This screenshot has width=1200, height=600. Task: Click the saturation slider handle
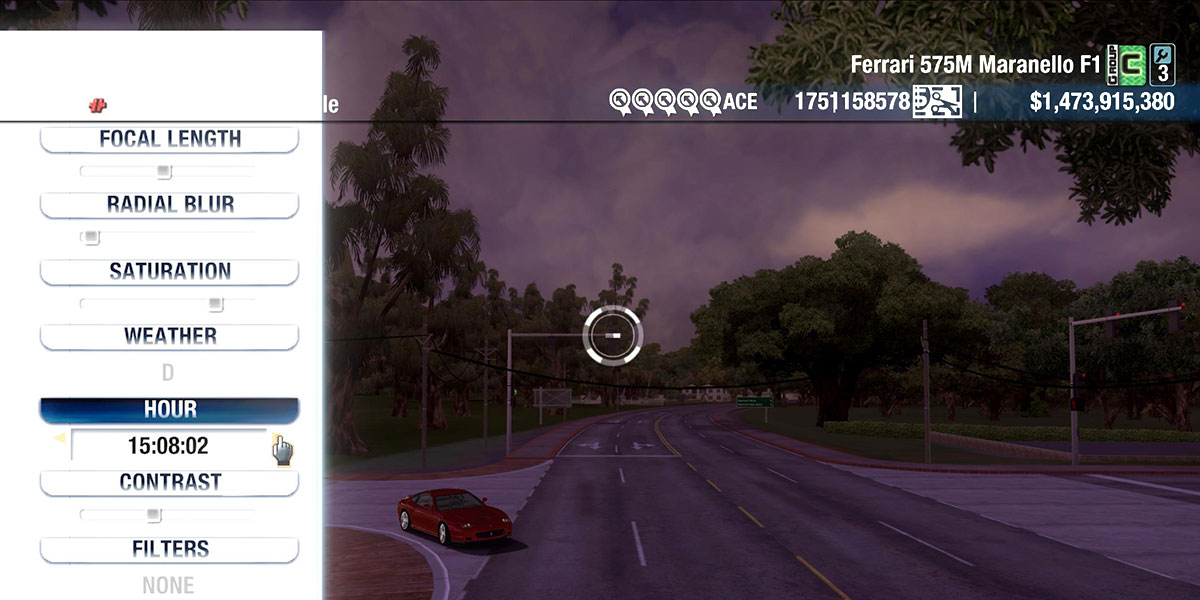(x=215, y=304)
